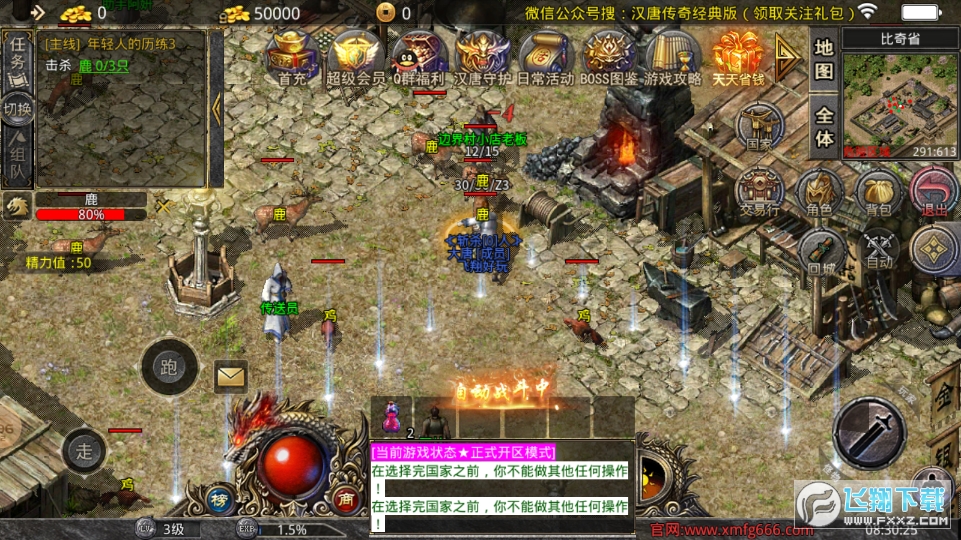Open the 首充 first-recharge icon

coord(291,57)
